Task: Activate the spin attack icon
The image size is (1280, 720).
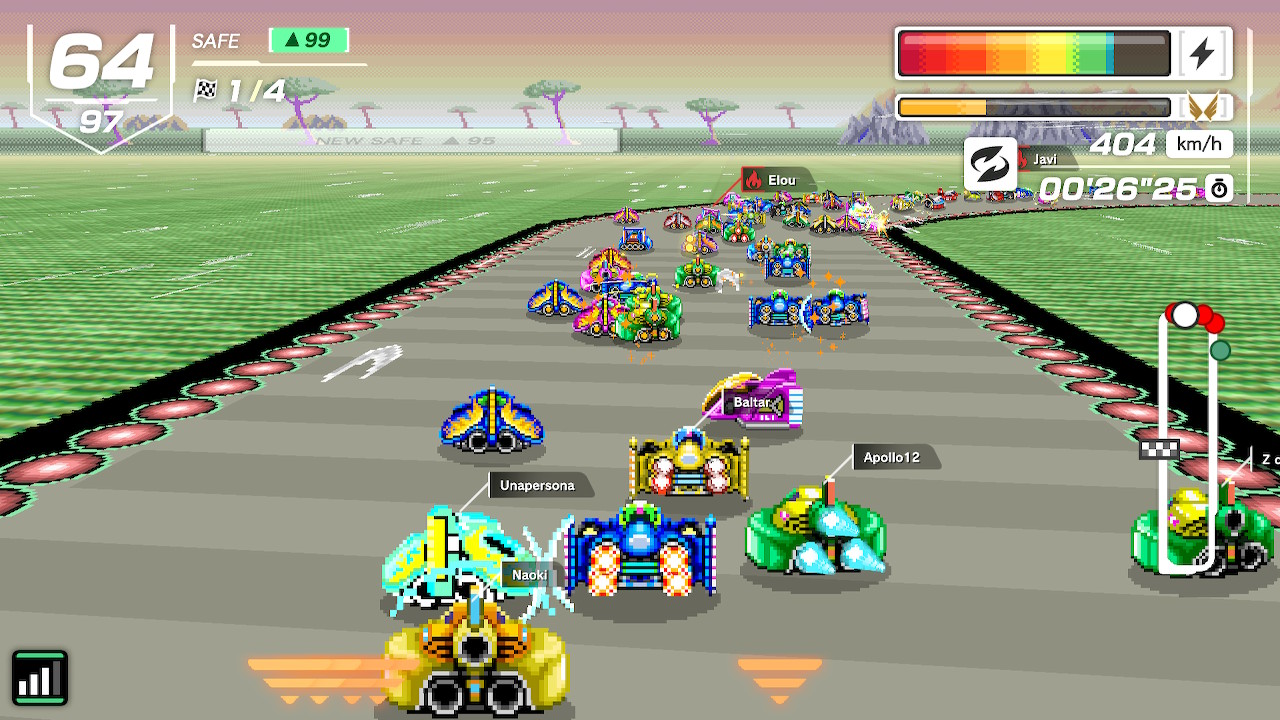Action: [989, 165]
